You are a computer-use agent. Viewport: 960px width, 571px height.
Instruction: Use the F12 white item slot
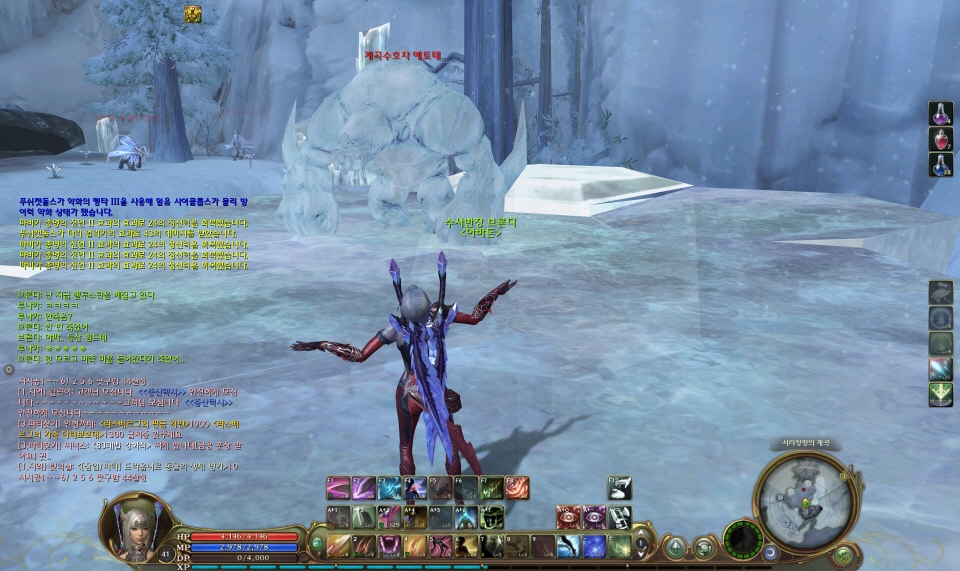620,488
